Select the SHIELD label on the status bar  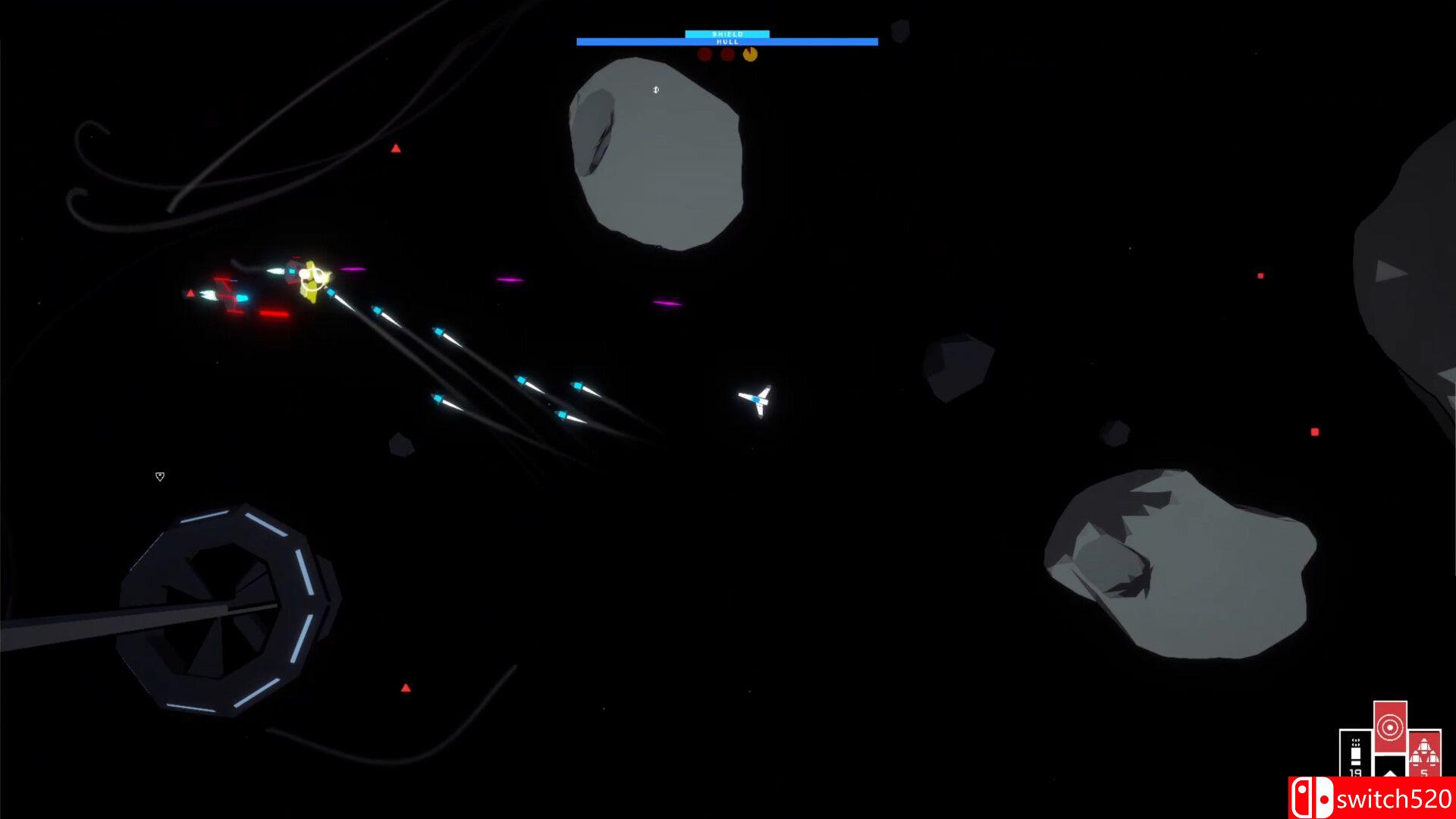pos(726,33)
